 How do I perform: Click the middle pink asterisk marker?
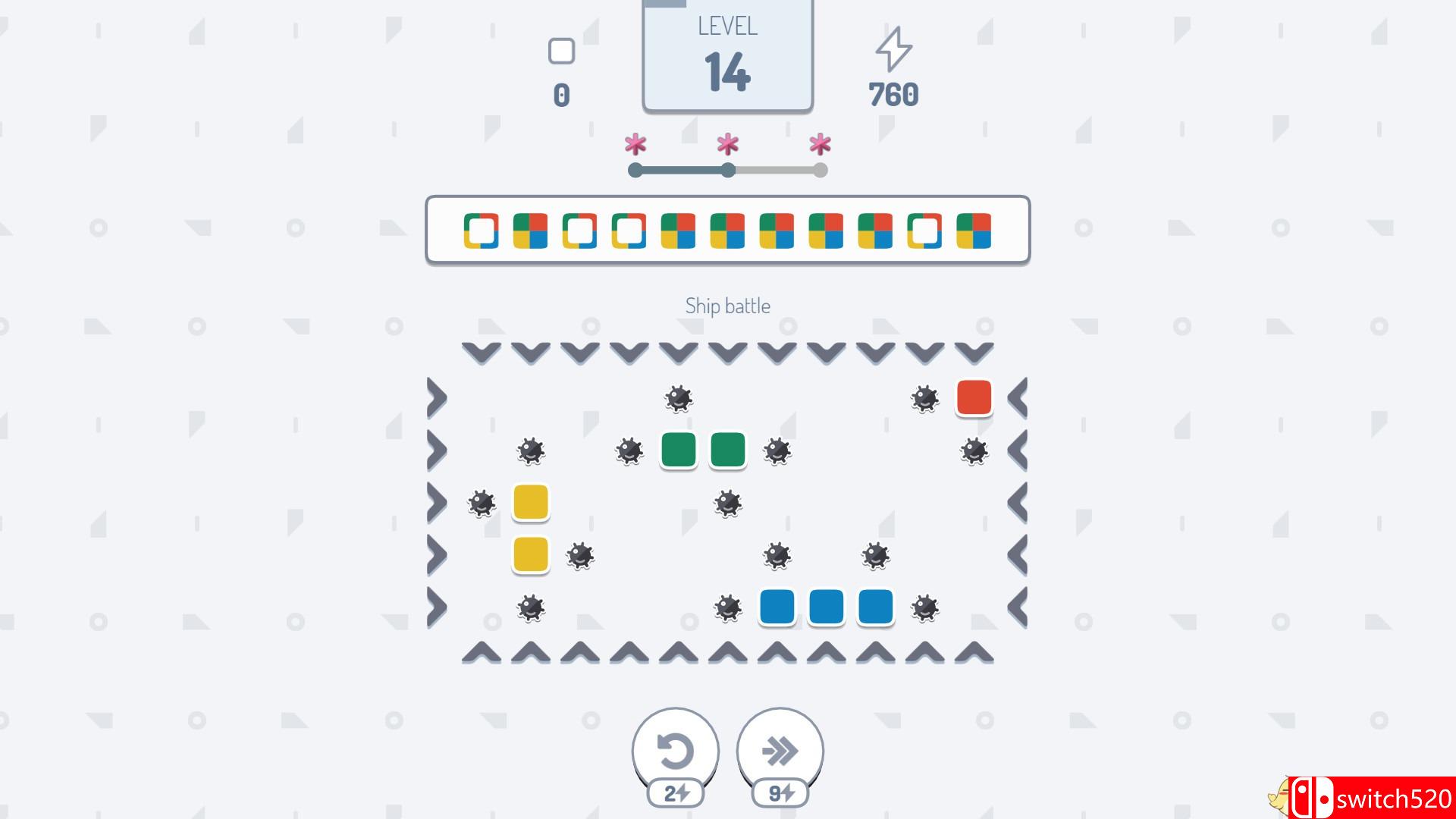727,143
